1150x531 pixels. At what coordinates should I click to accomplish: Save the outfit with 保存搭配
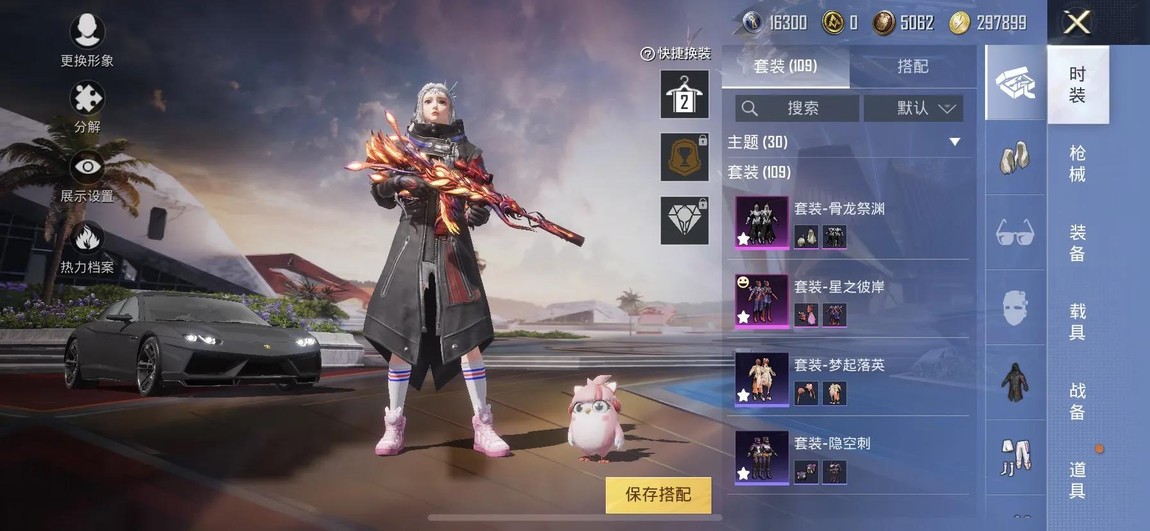[657, 494]
